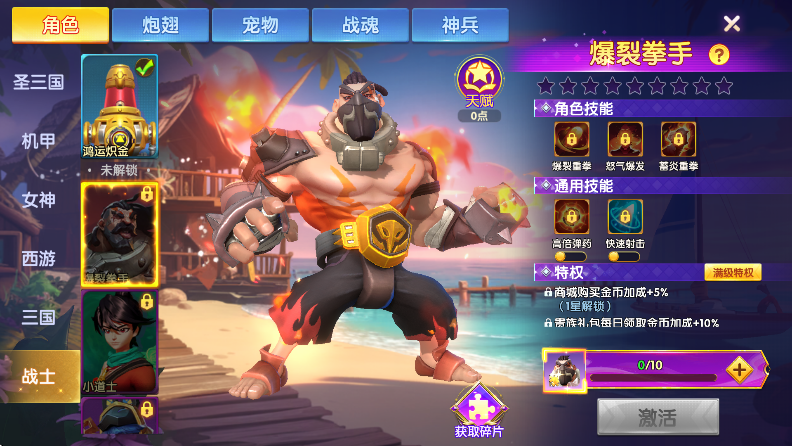Pick the 小道士 character portrait
The width and height of the screenshot is (792, 446).
pos(119,340)
